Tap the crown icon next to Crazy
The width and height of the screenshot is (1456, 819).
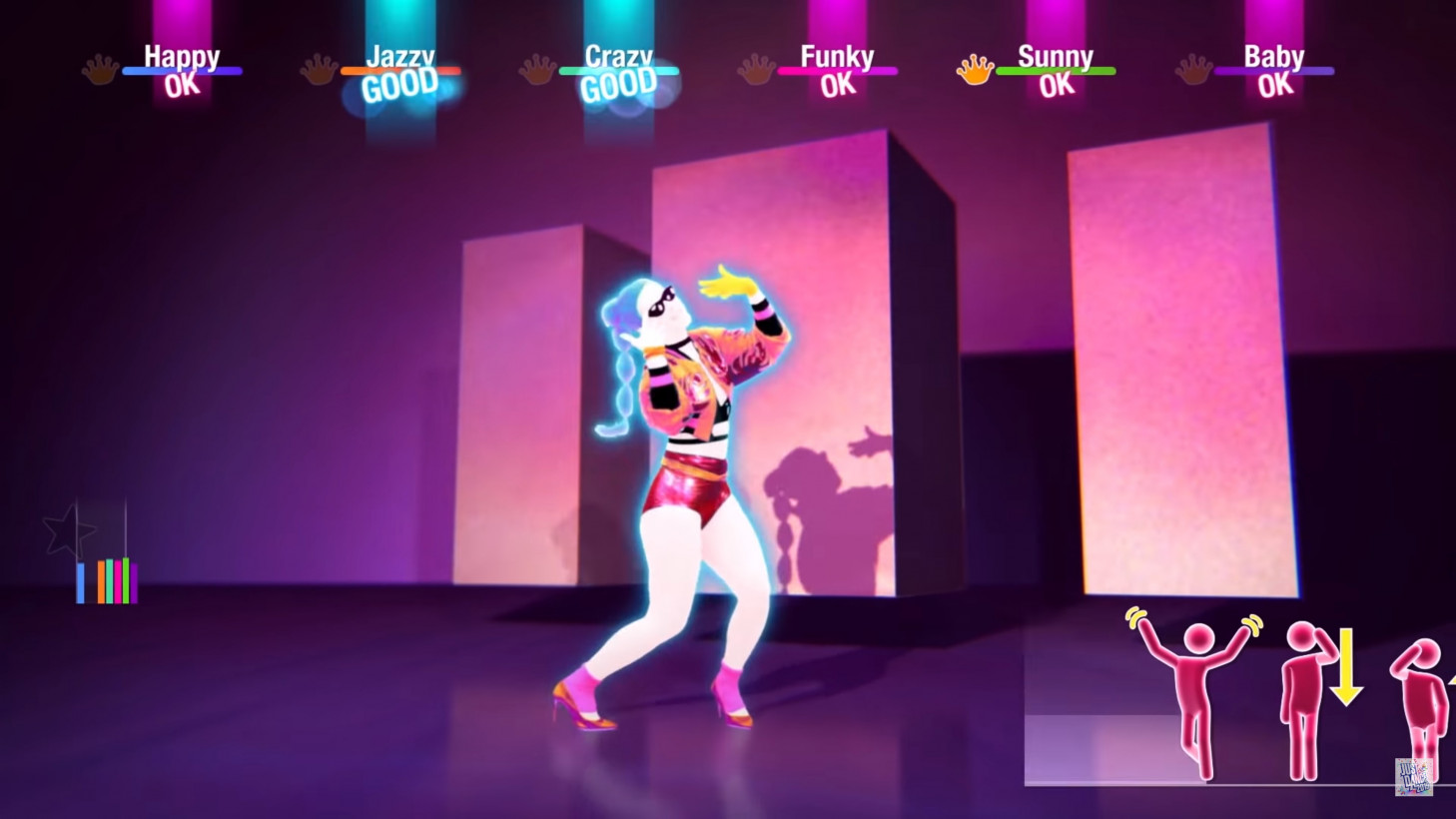pyautogui.click(x=536, y=70)
